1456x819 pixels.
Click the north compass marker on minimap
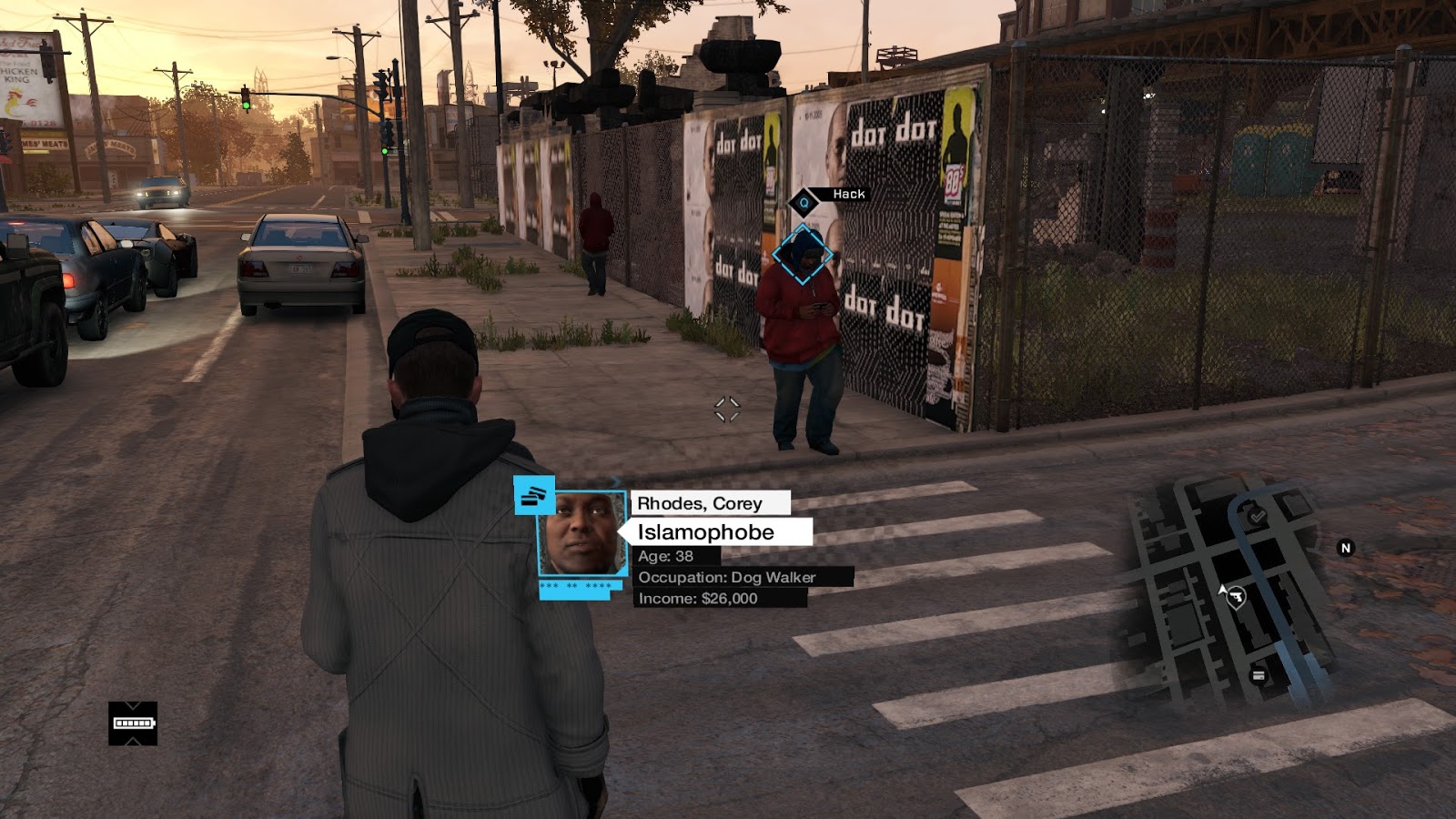click(1345, 548)
